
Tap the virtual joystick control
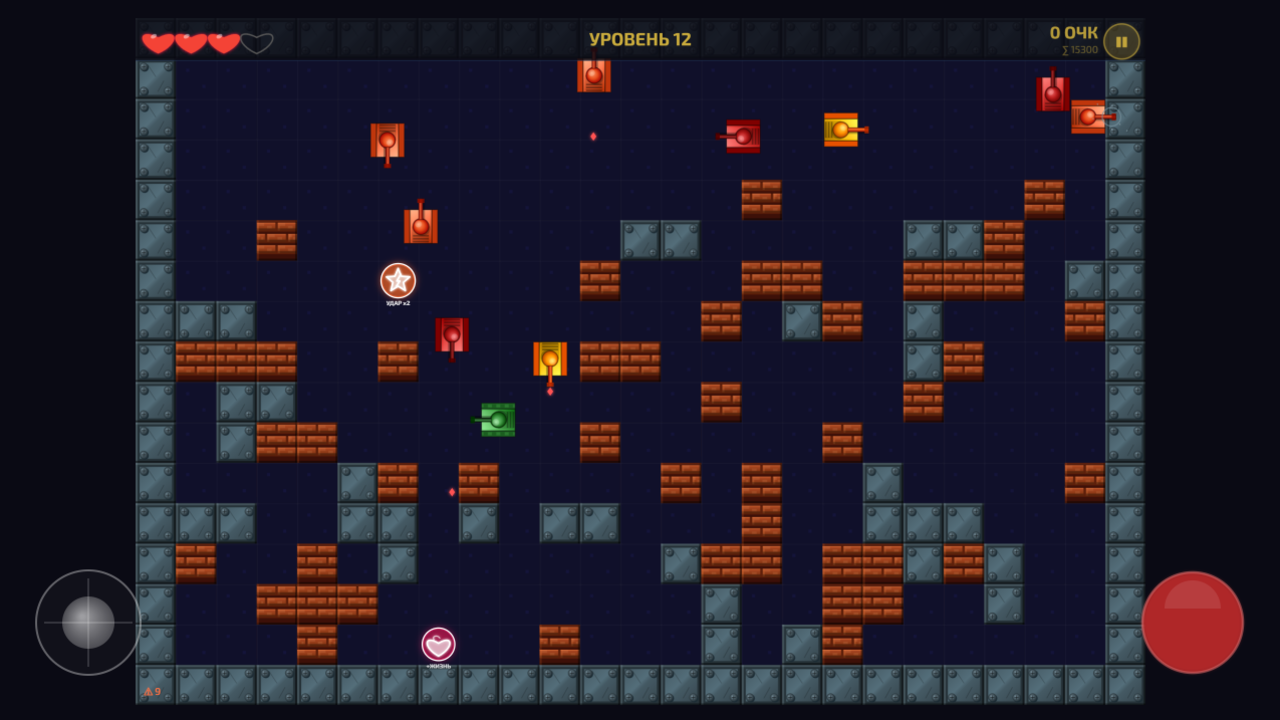click(87, 622)
